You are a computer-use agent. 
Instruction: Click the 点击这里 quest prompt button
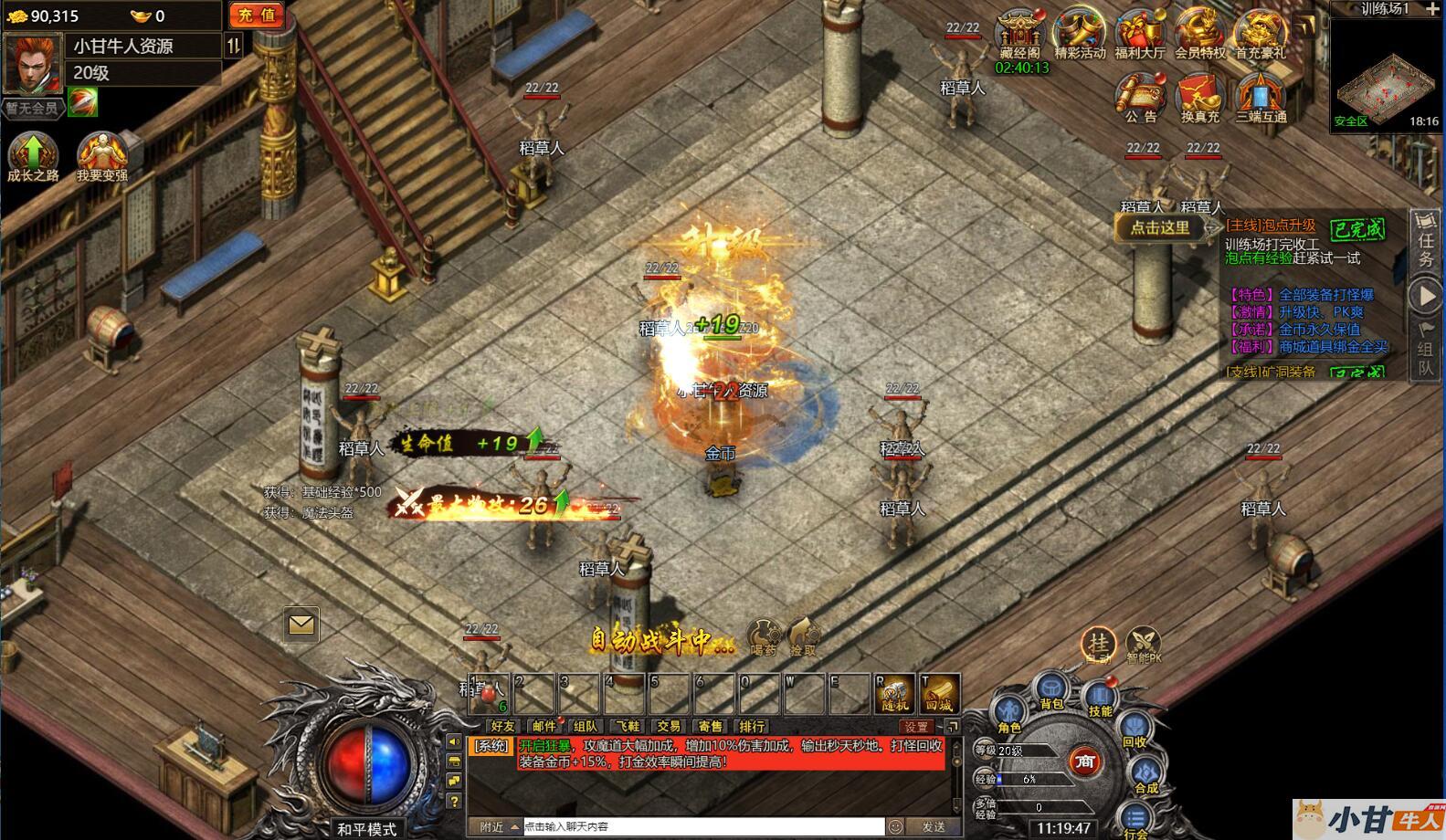pyautogui.click(x=1160, y=228)
